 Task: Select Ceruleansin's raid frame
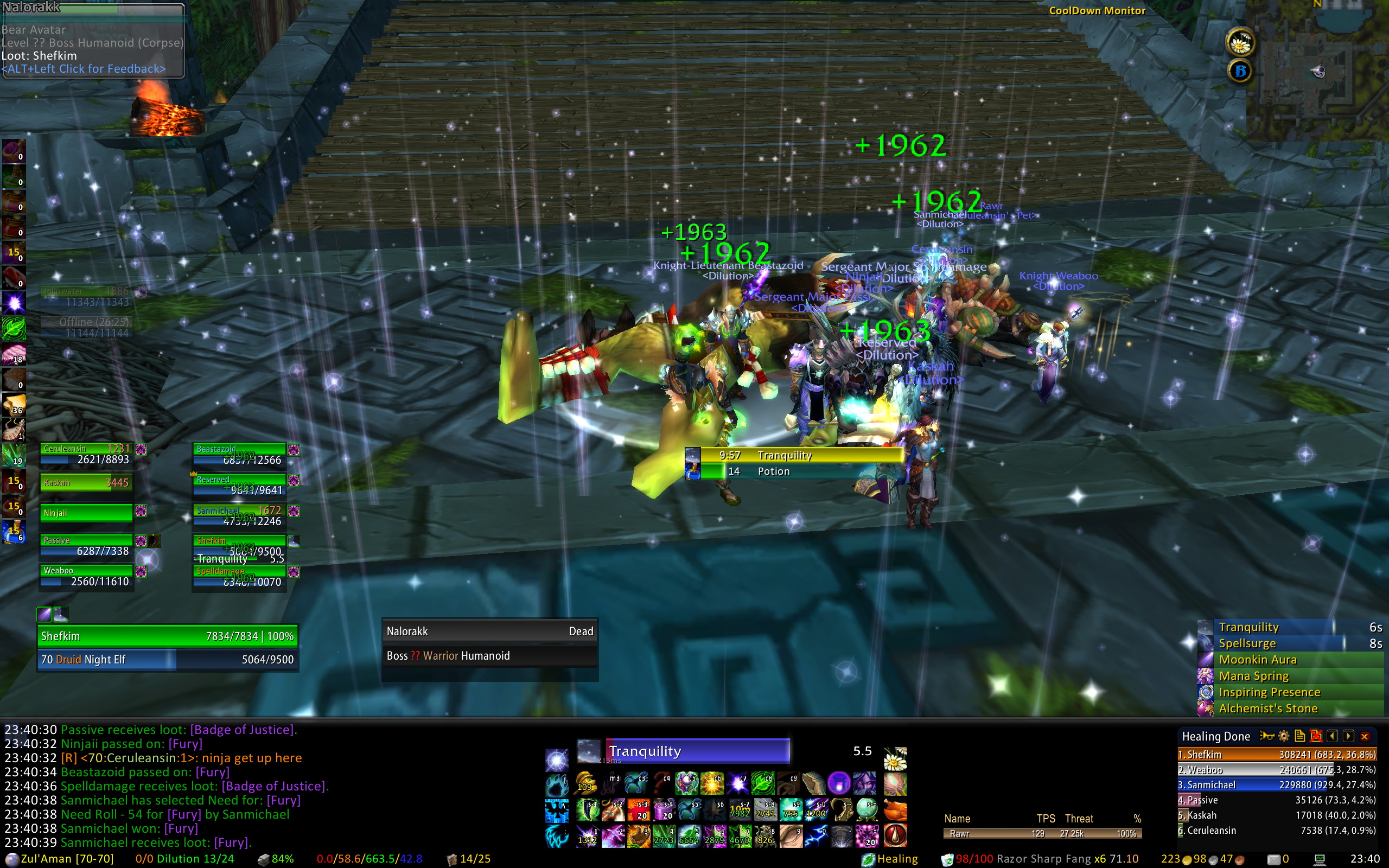pos(86,454)
